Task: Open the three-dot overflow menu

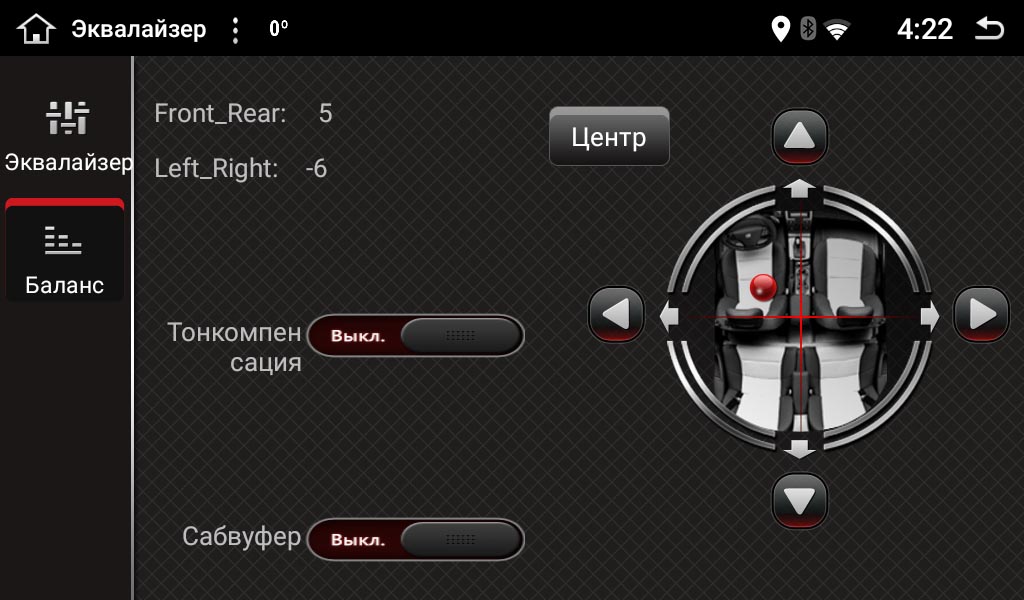Action: click(235, 30)
